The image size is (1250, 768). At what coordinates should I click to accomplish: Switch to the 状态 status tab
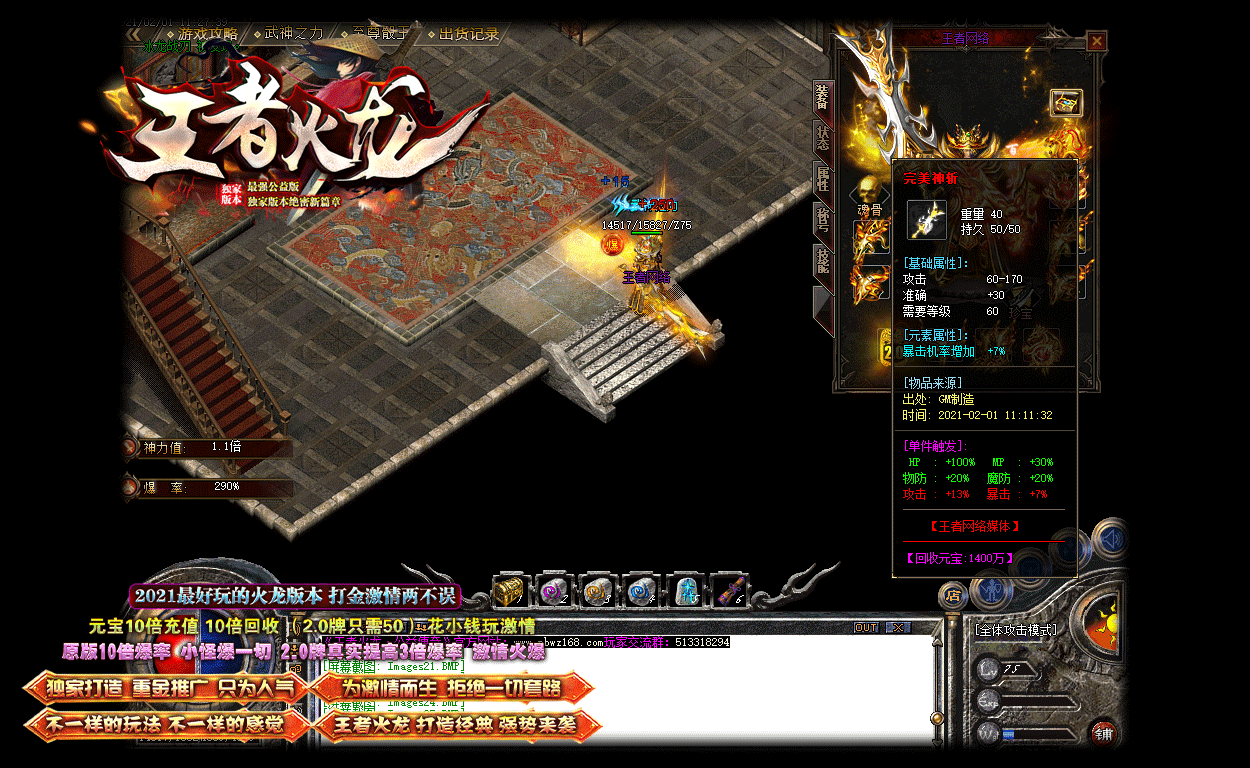(822, 138)
